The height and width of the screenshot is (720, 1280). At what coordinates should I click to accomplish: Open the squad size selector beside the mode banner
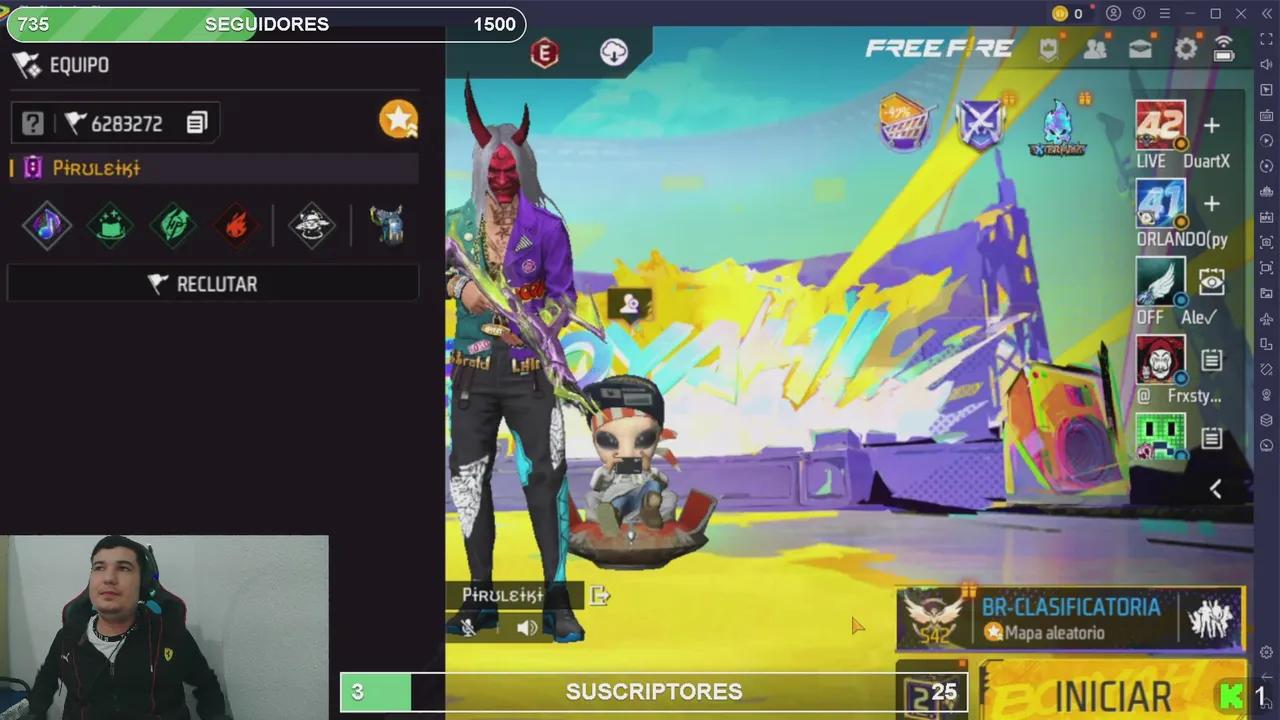pos(1212,618)
